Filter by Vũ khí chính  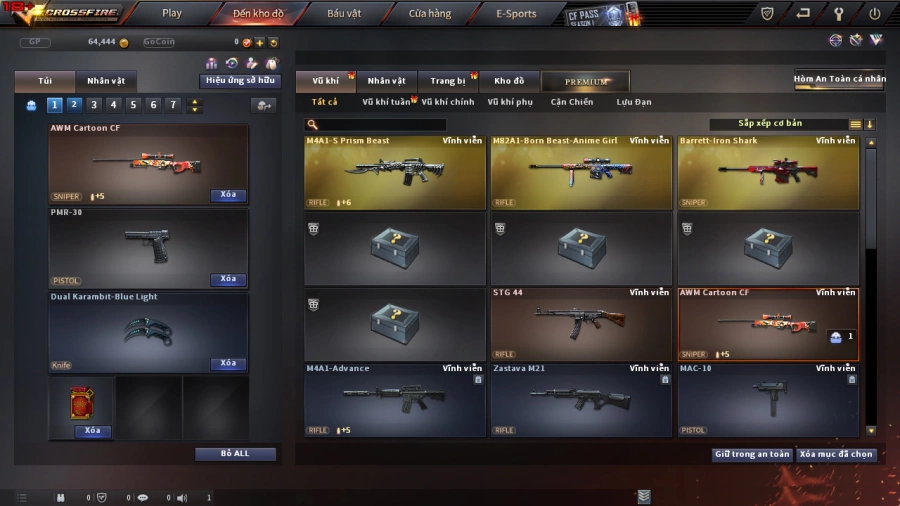pyautogui.click(x=447, y=102)
